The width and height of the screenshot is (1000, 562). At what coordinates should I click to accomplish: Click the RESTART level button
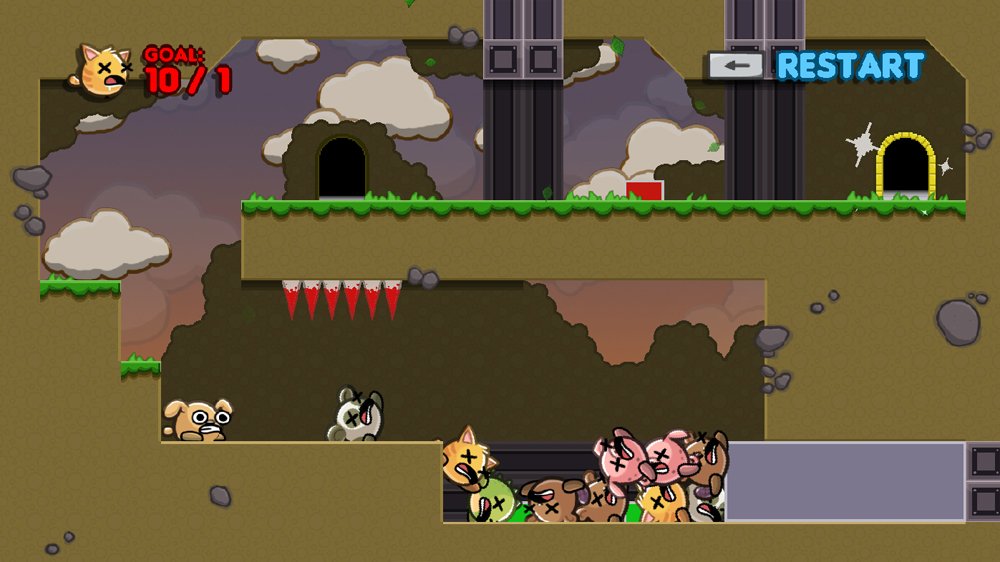coord(849,66)
